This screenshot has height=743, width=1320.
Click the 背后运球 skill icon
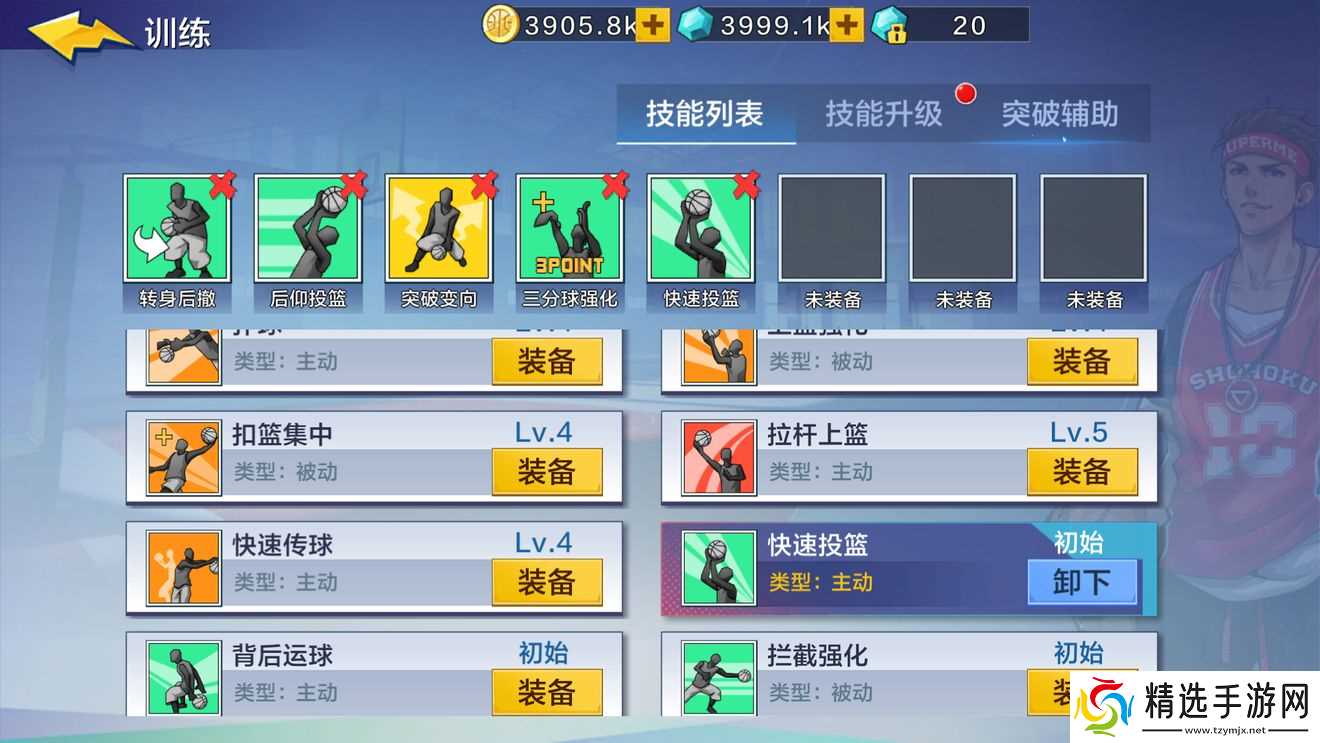coord(182,676)
